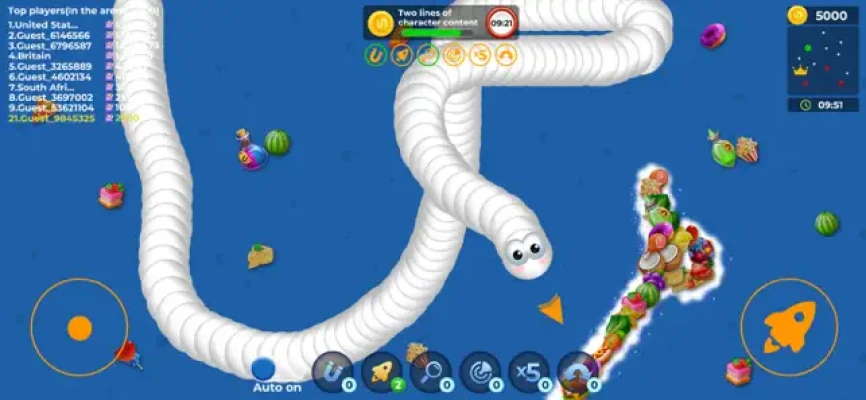The width and height of the screenshot is (866, 400).
Task: Select the radar power-up in bottom bar
Action: pos(480,371)
